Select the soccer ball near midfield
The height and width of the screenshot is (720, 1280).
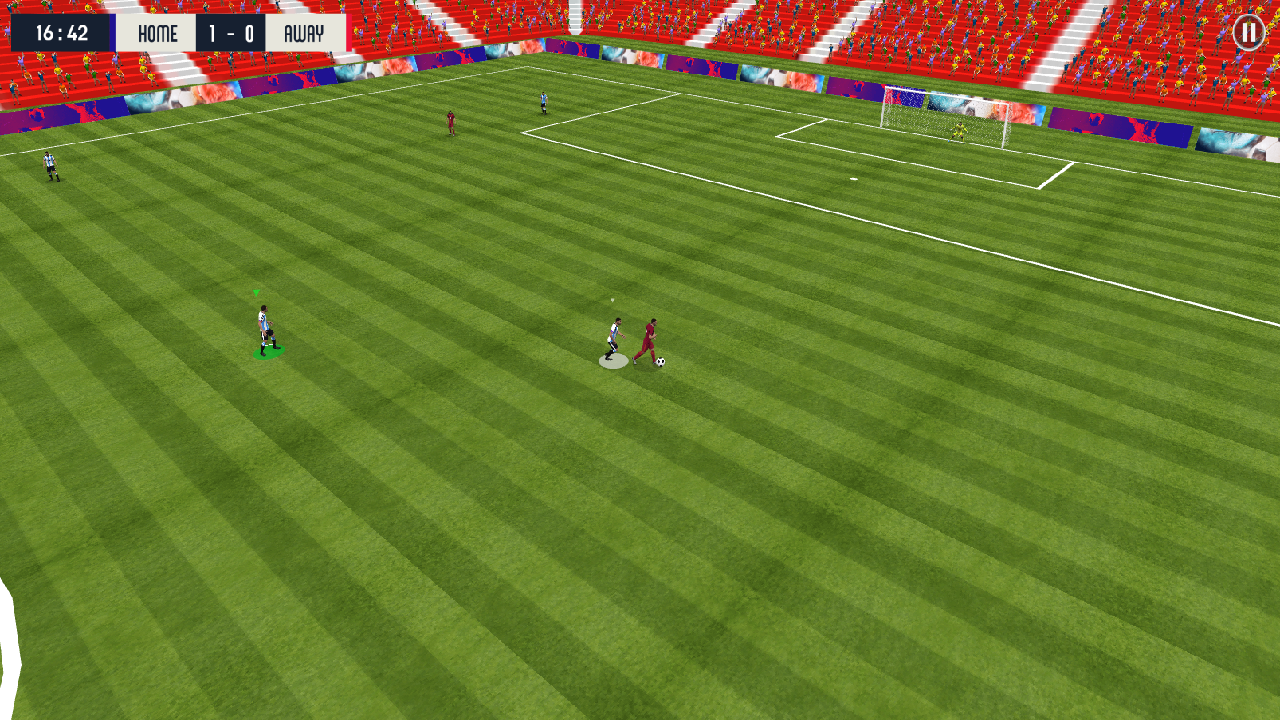pos(659,360)
